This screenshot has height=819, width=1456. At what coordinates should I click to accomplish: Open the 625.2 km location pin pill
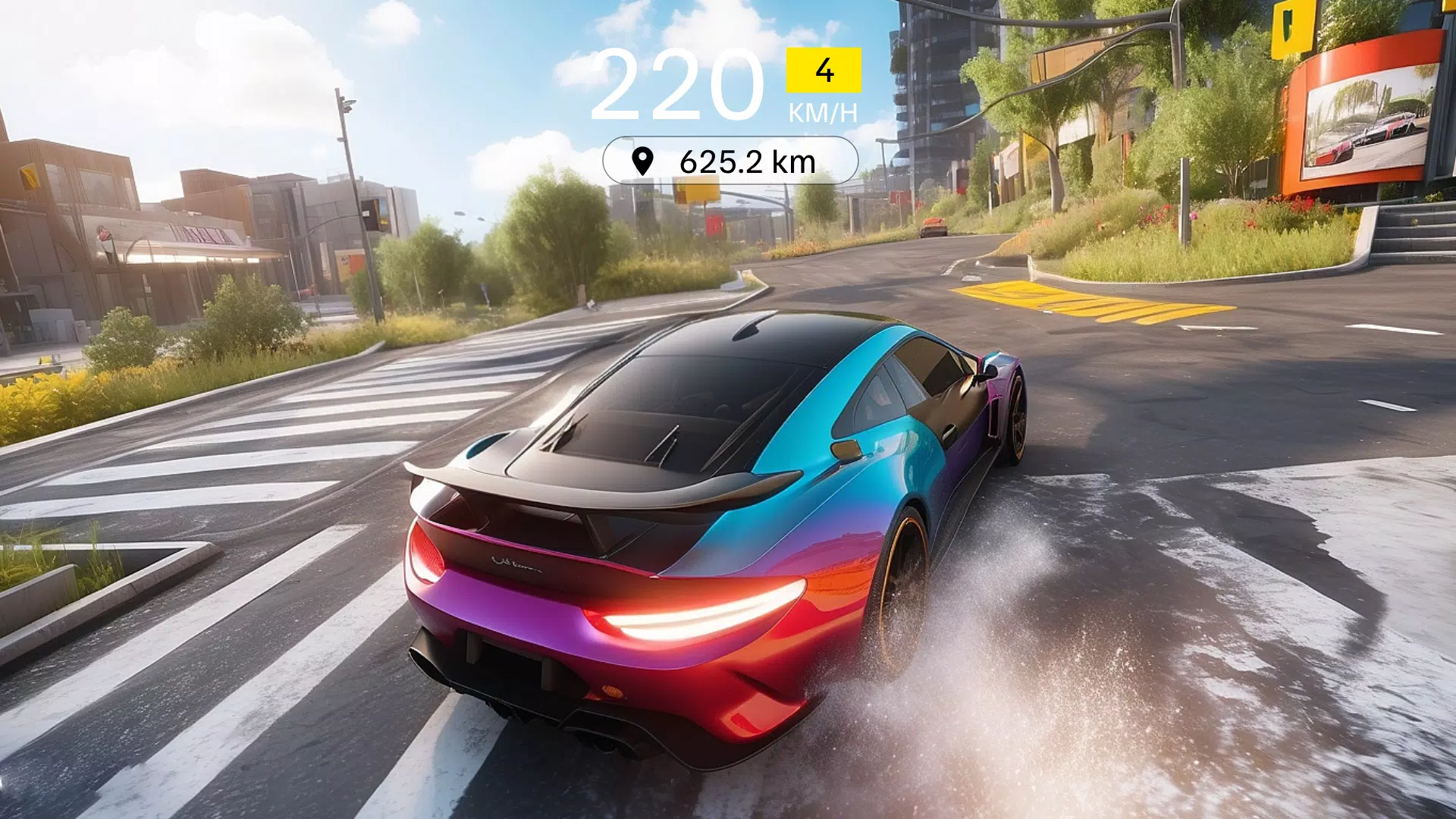(x=730, y=161)
